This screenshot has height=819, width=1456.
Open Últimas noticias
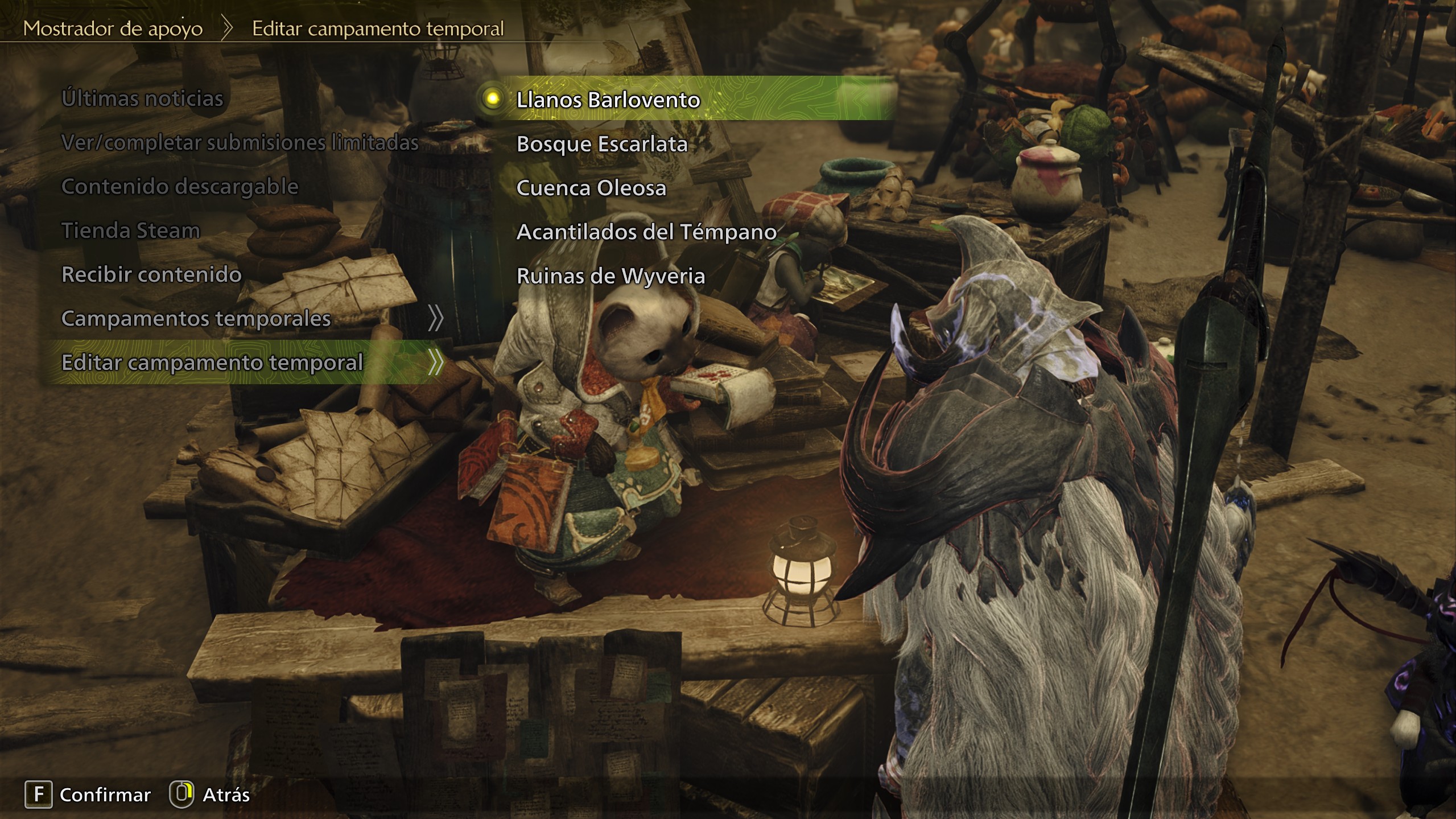pyautogui.click(x=142, y=98)
